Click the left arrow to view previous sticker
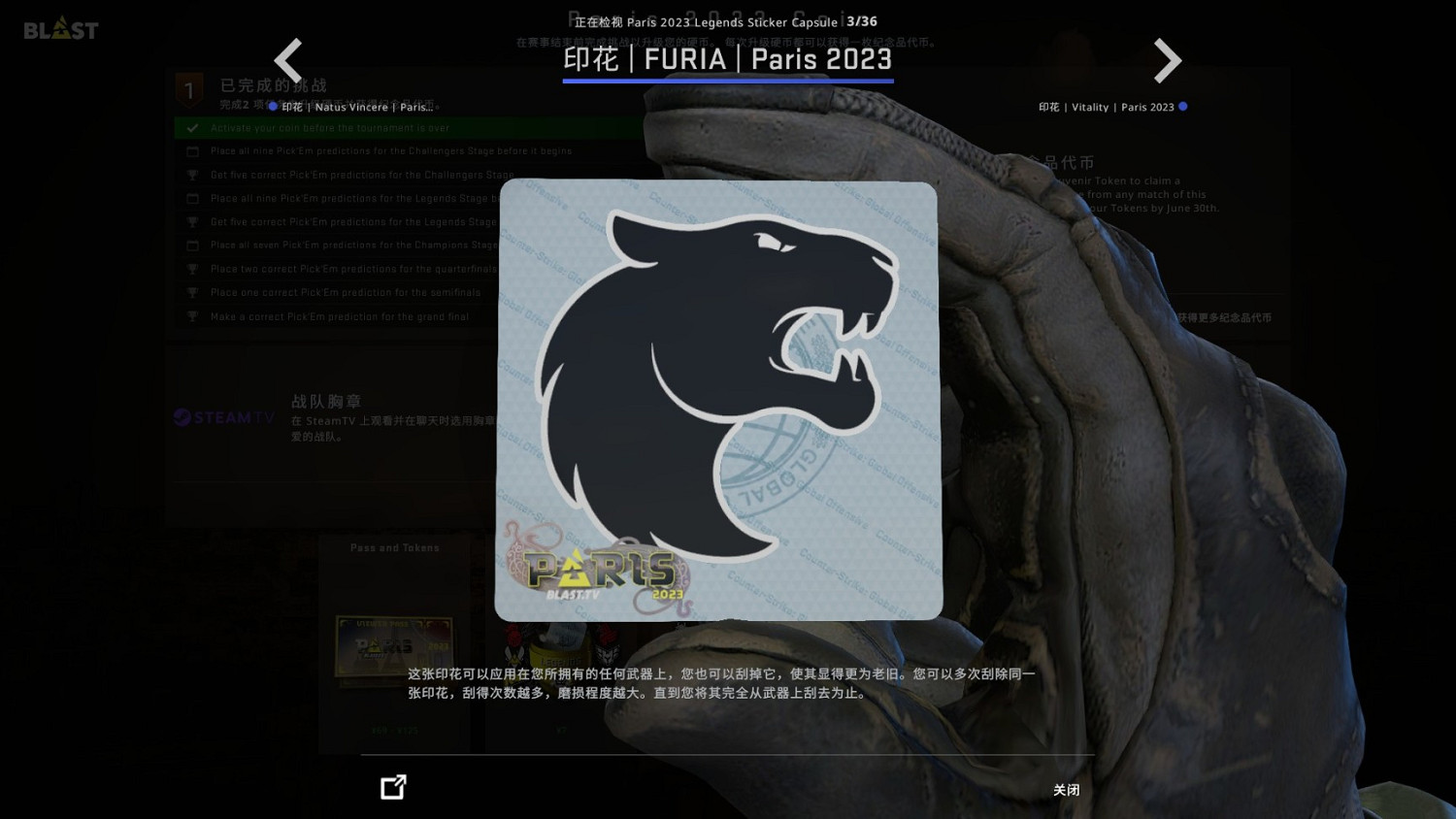The width and height of the screenshot is (1456, 819). pyautogui.click(x=288, y=60)
